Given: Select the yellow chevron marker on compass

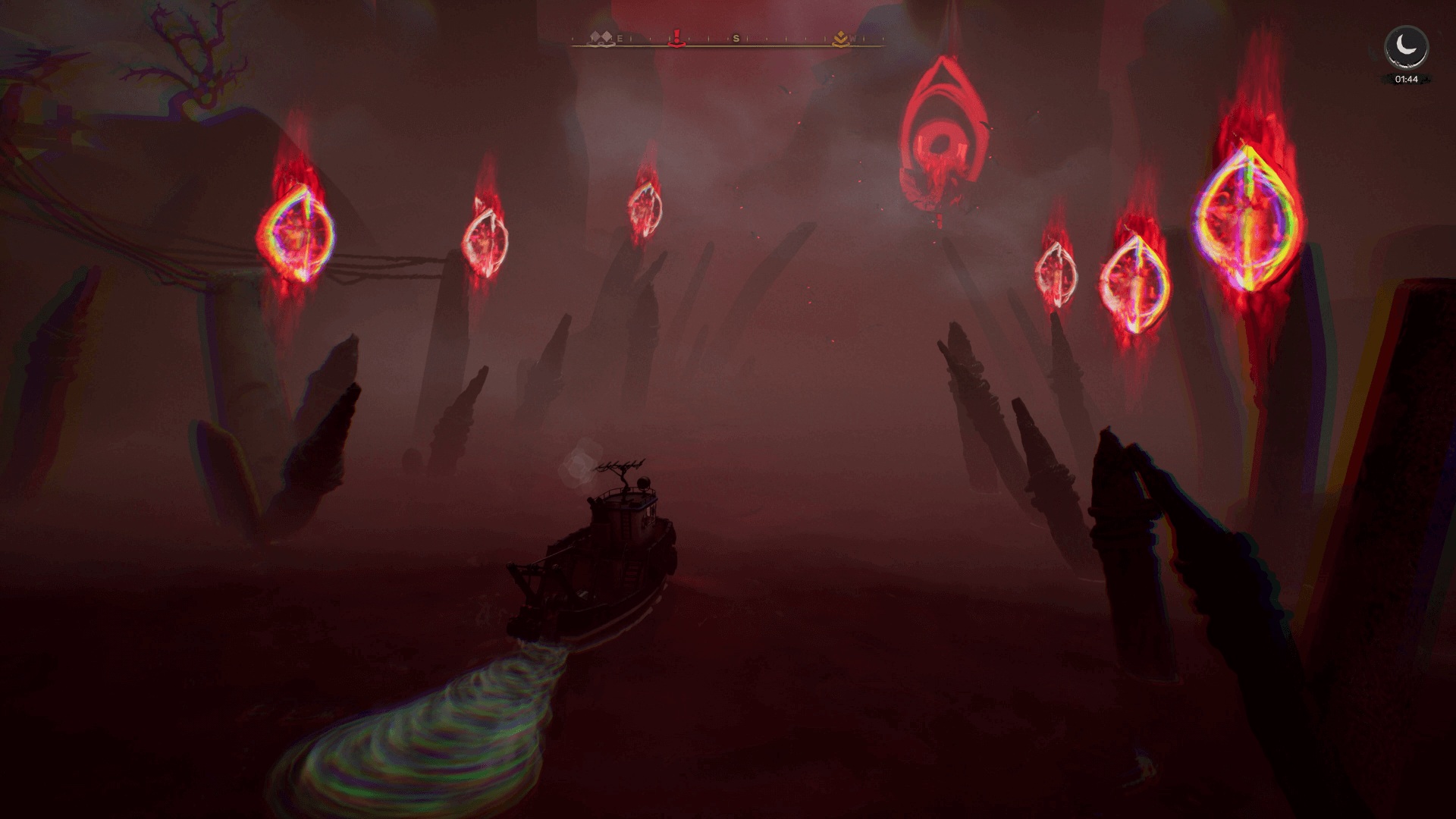Looking at the screenshot, I should tap(839, 39).
